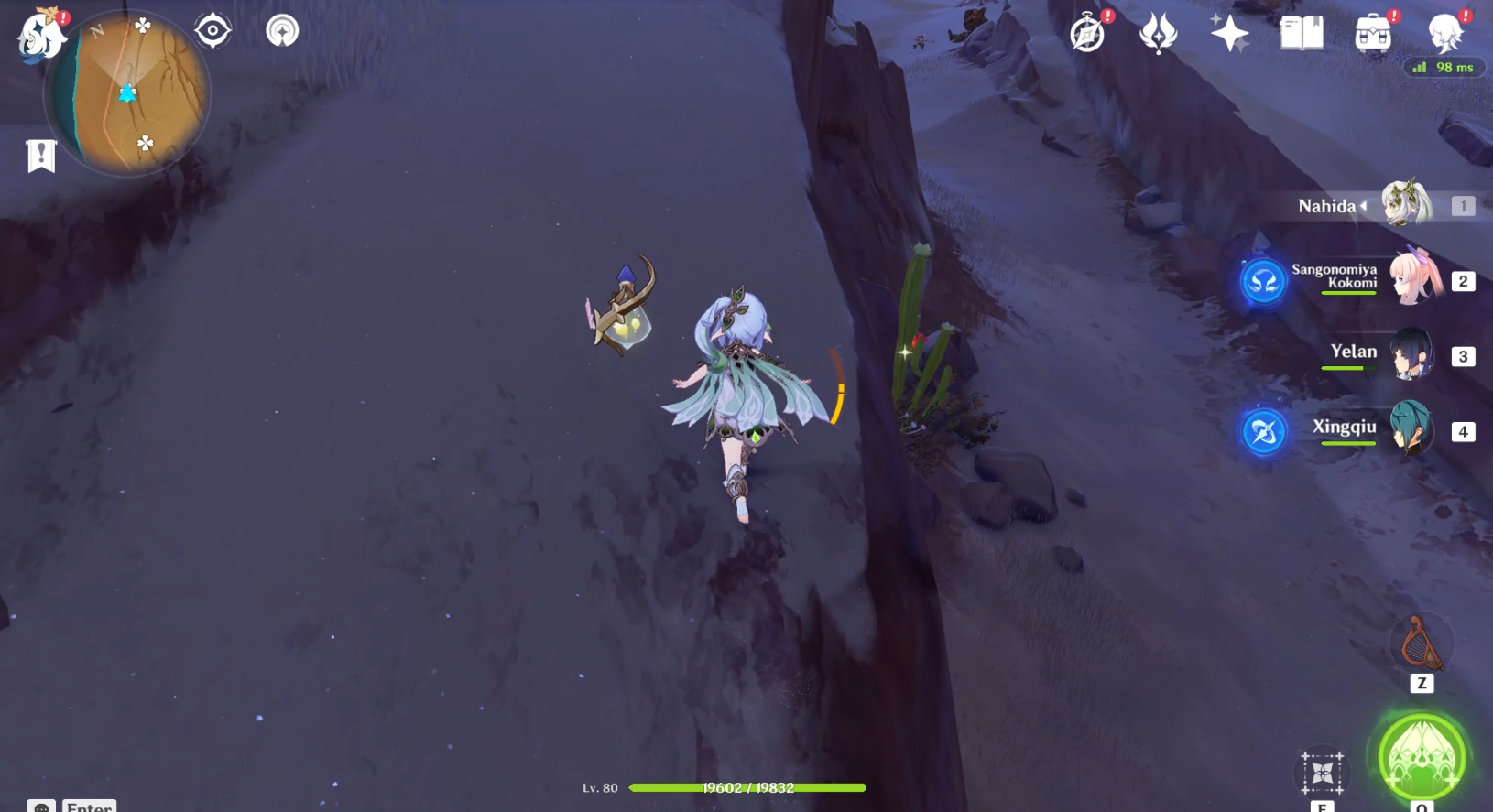Click the co-op broadcast icon near the minimap

(282, 29)
